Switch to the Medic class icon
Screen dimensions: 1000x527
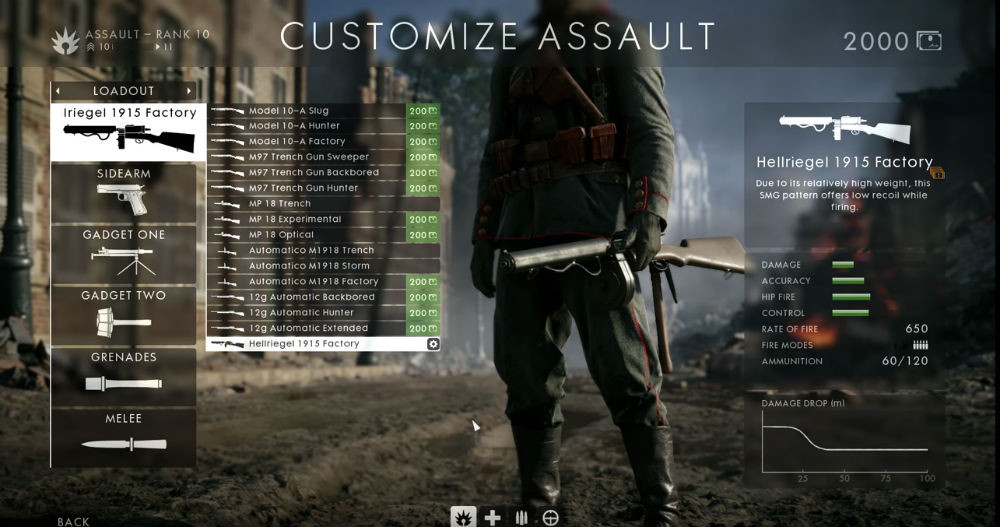click(x=492, y=517)
